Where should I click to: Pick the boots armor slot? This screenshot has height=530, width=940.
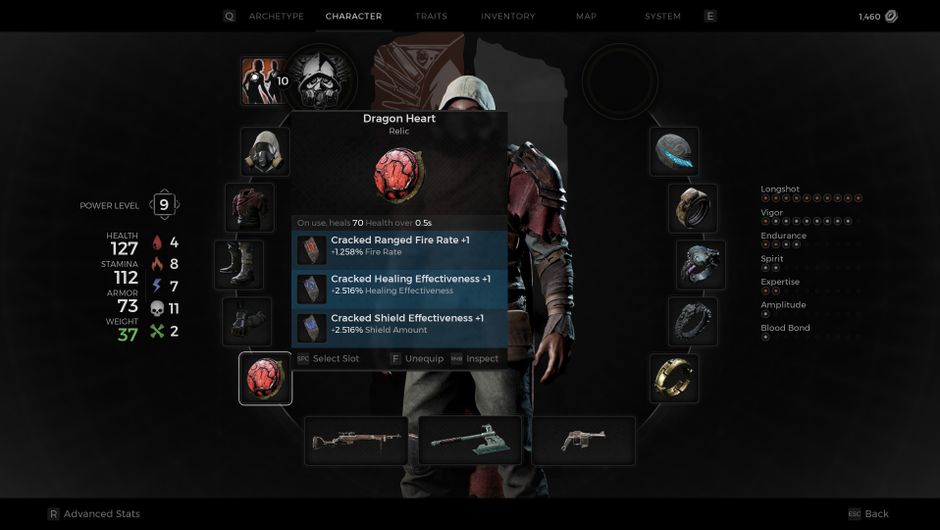click(x=239, y=264)
